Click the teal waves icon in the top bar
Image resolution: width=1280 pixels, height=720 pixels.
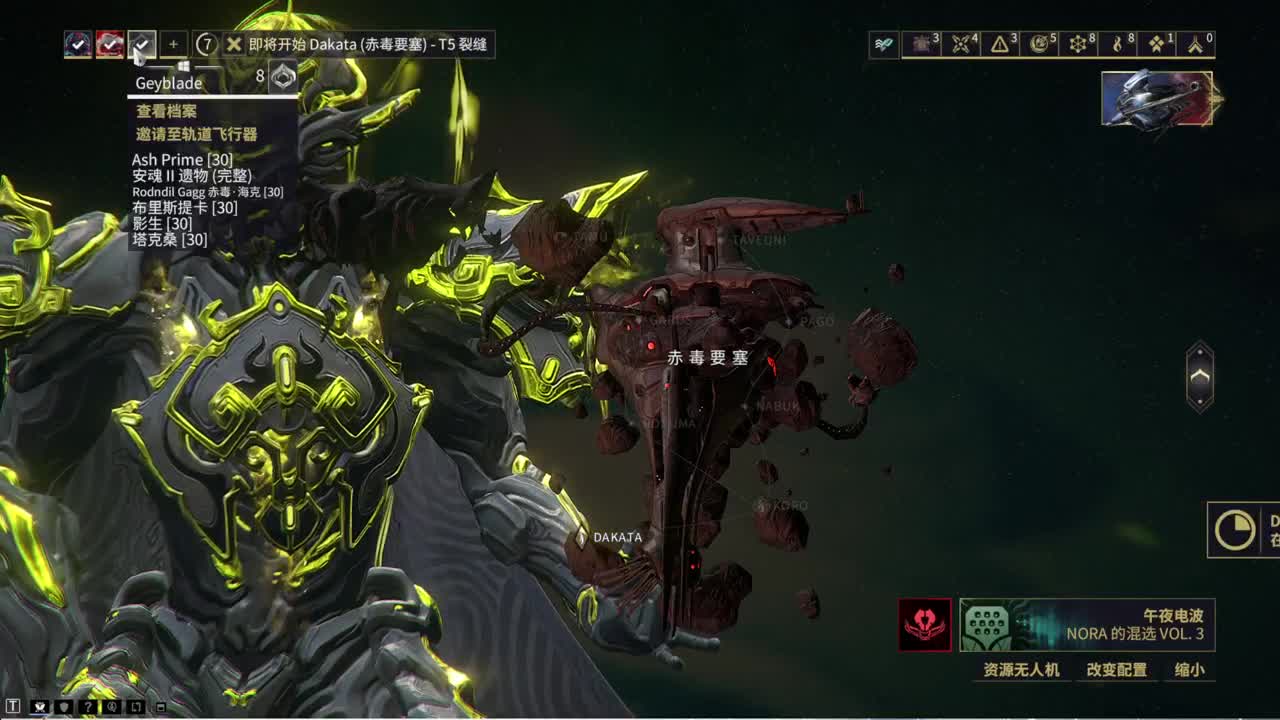[884, 44]
